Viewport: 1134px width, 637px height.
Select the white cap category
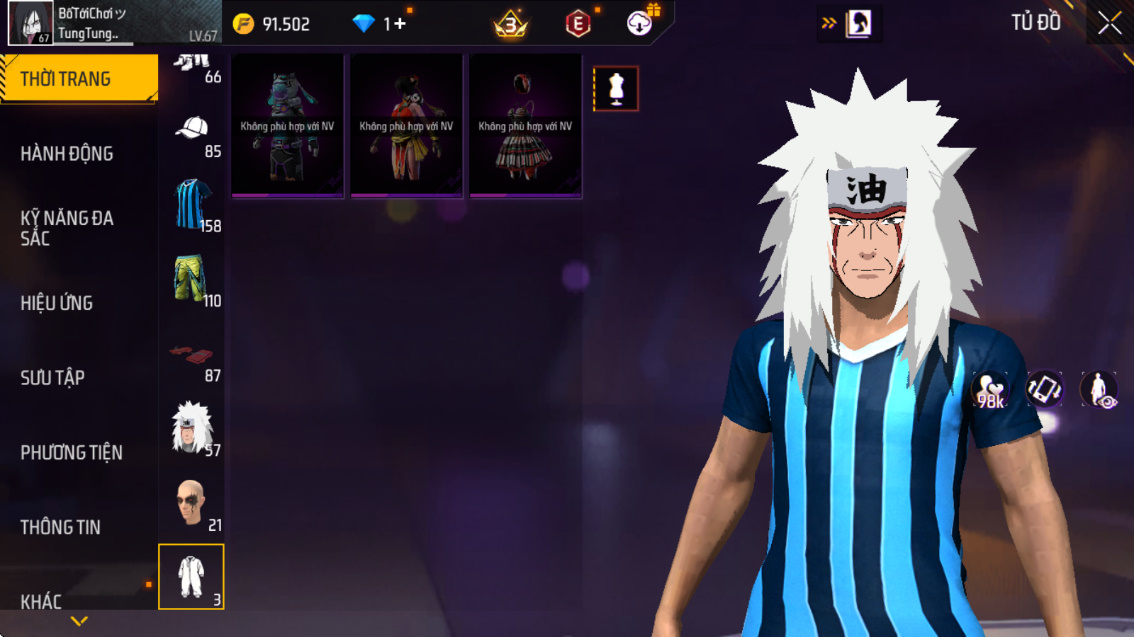click(192, 130)
